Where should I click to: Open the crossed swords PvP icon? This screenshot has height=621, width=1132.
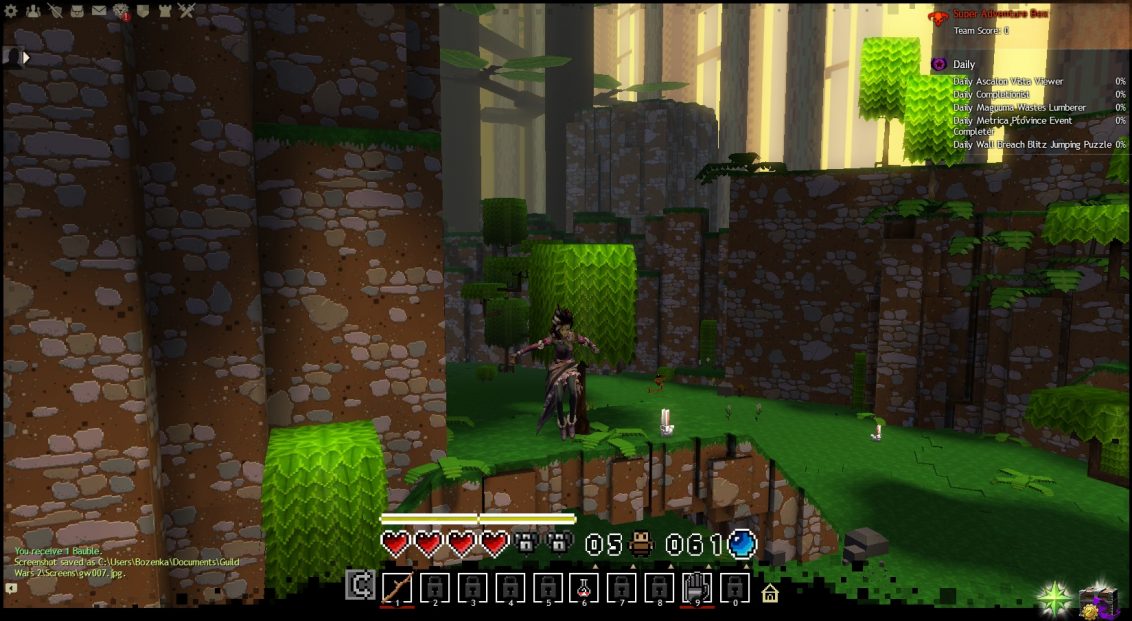point(187,11)
